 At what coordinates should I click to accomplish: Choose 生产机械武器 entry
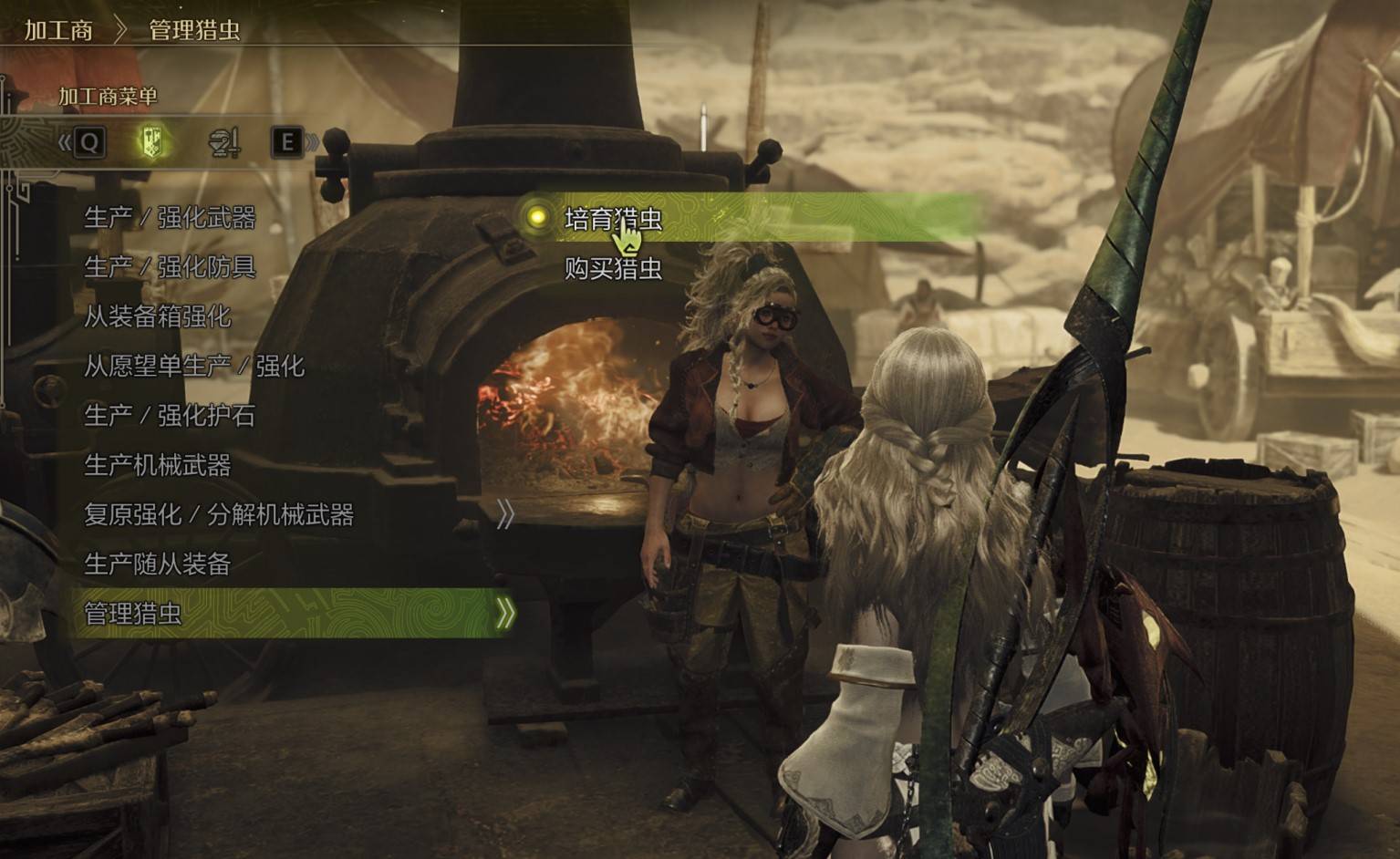pos(158,466)
